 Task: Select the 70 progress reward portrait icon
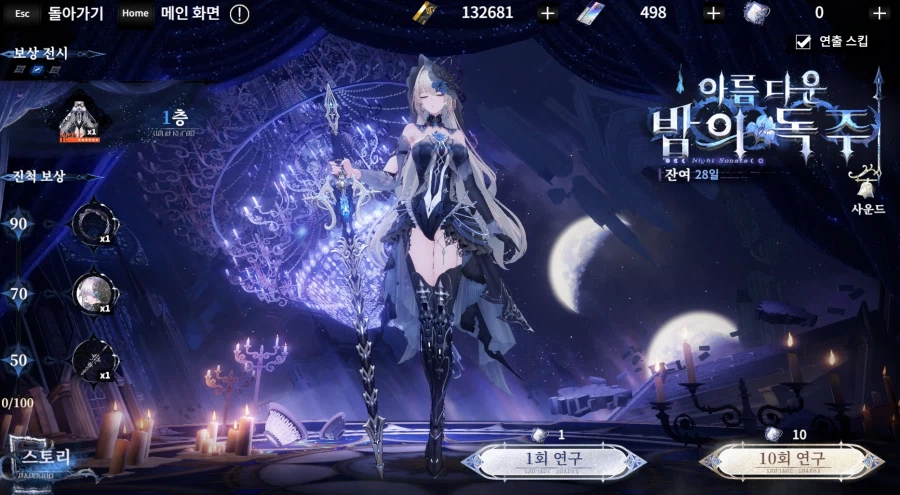point(93,293)
